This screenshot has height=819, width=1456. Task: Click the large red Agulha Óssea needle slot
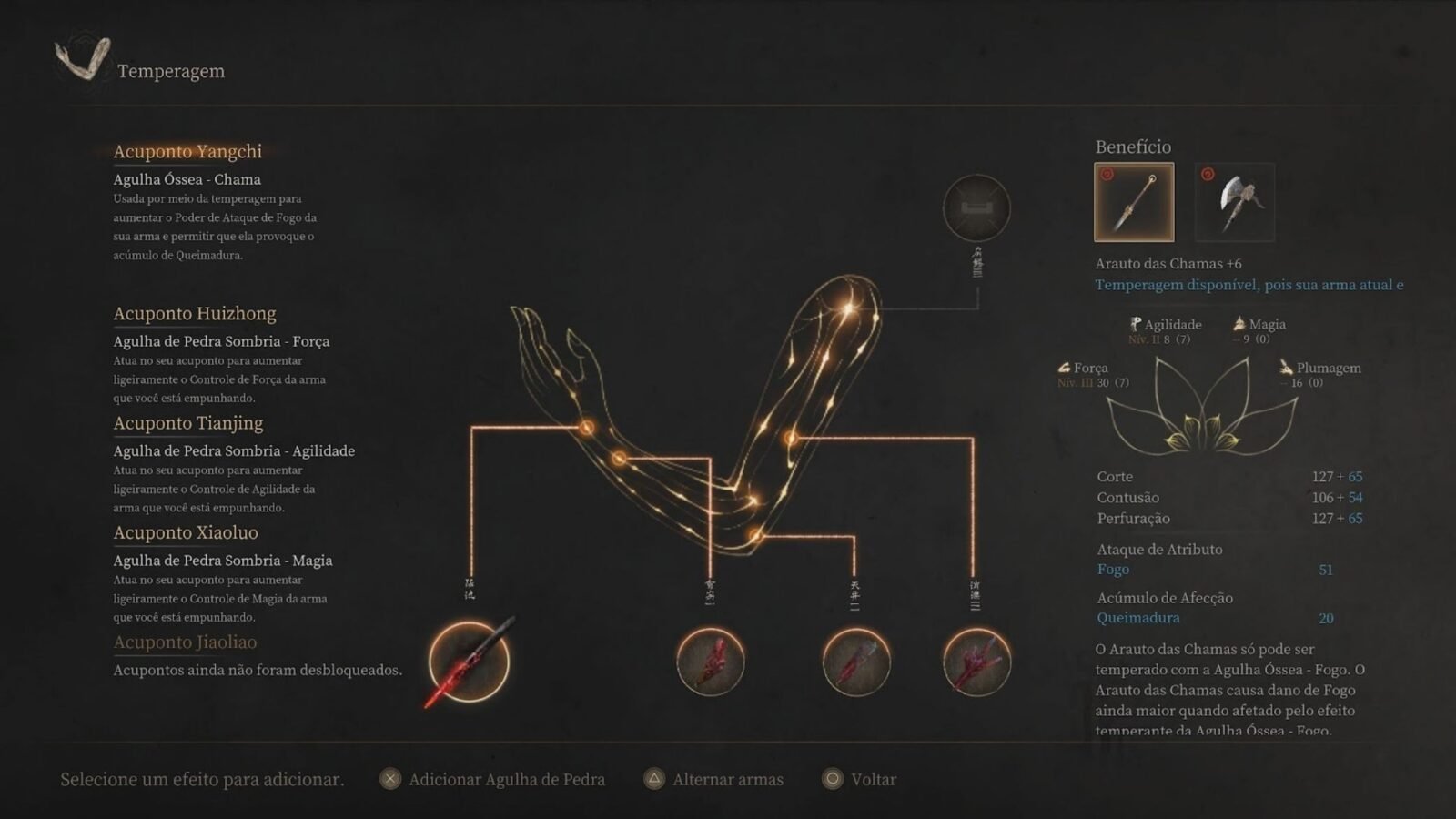pos(470,662)
